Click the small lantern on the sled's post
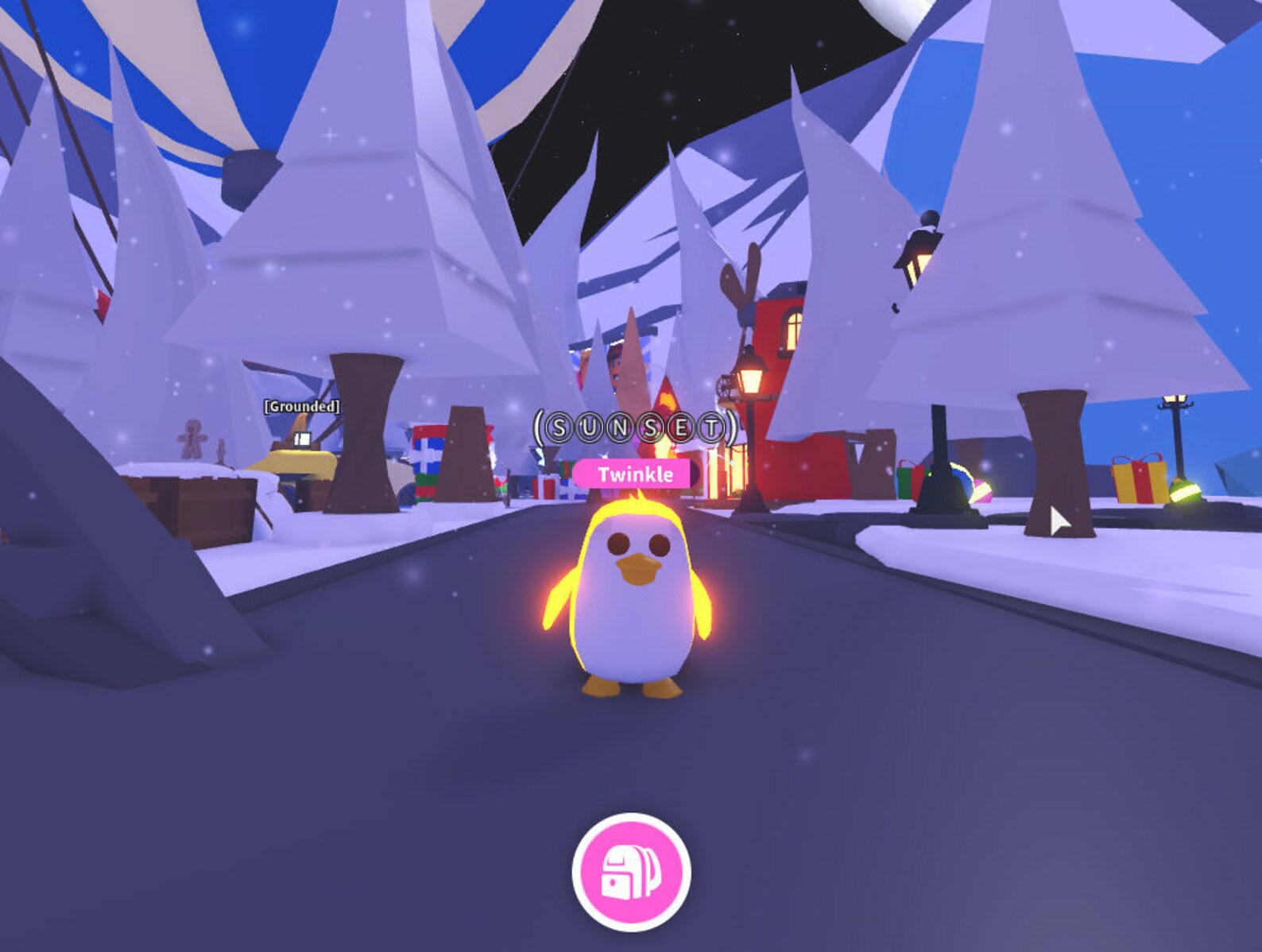Image resolution: width=1262 pixels, height=952 pixels. (303, 438)
